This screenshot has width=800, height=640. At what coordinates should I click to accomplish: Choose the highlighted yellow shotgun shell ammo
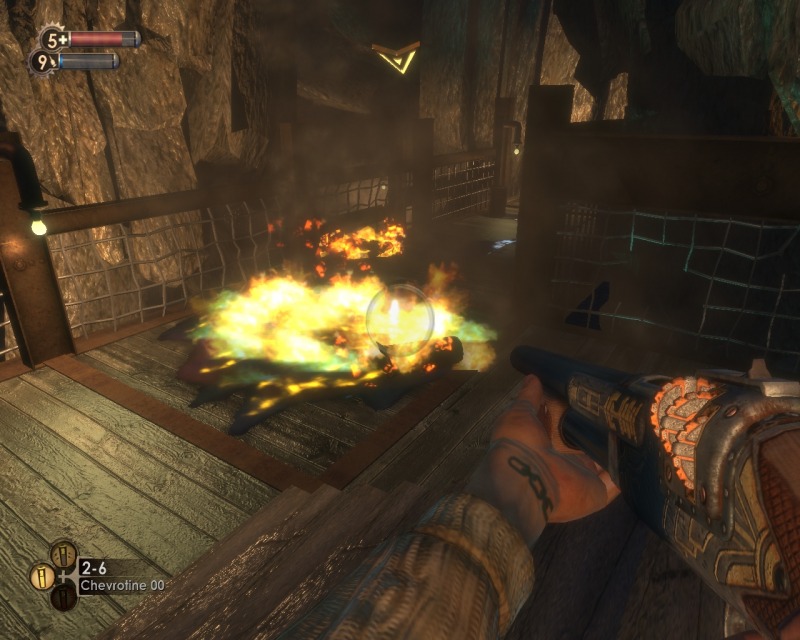(x=43, y=575)
